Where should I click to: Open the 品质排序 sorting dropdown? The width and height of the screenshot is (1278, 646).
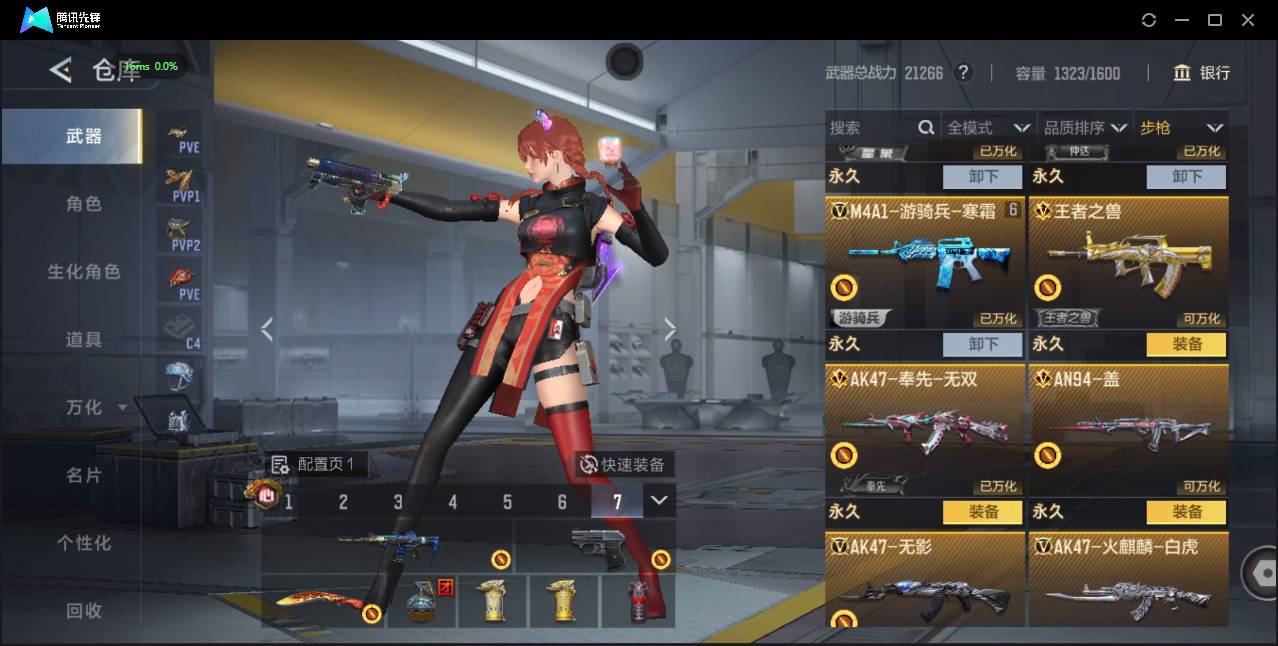tap(1085, 128)
